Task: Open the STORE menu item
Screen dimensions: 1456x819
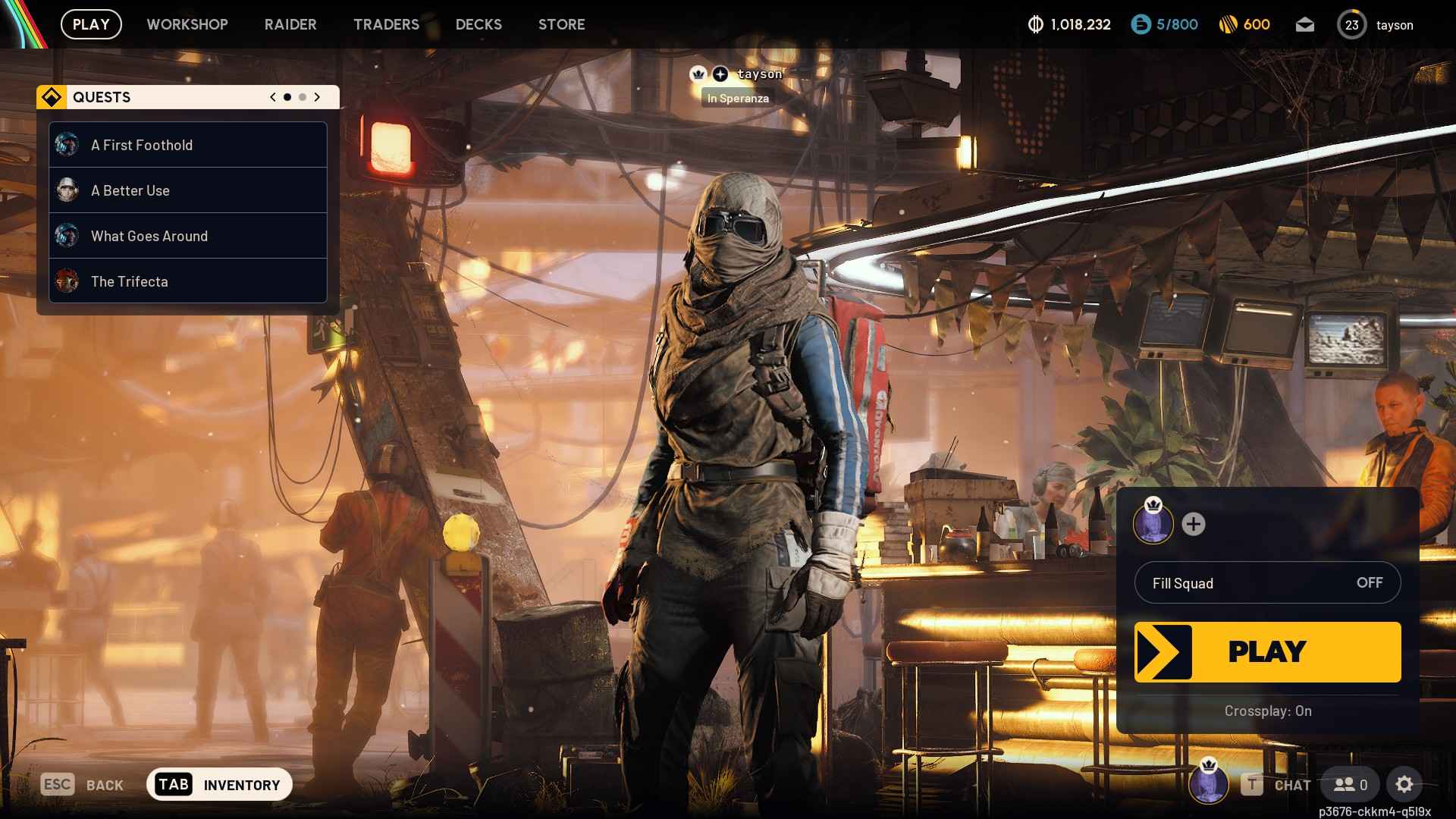Action: click(561, 24)
